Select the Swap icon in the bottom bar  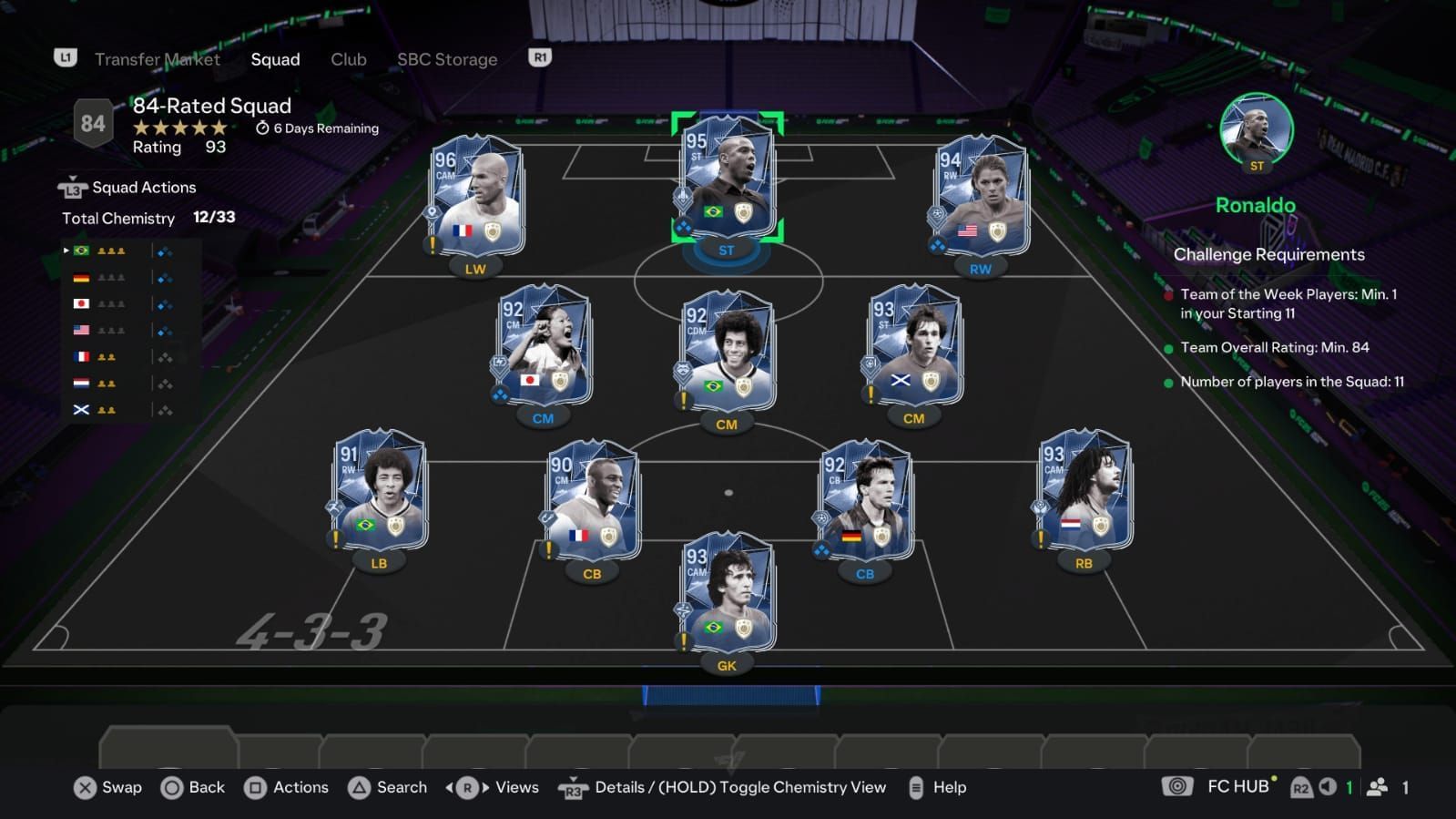click(x=85, y=787)
